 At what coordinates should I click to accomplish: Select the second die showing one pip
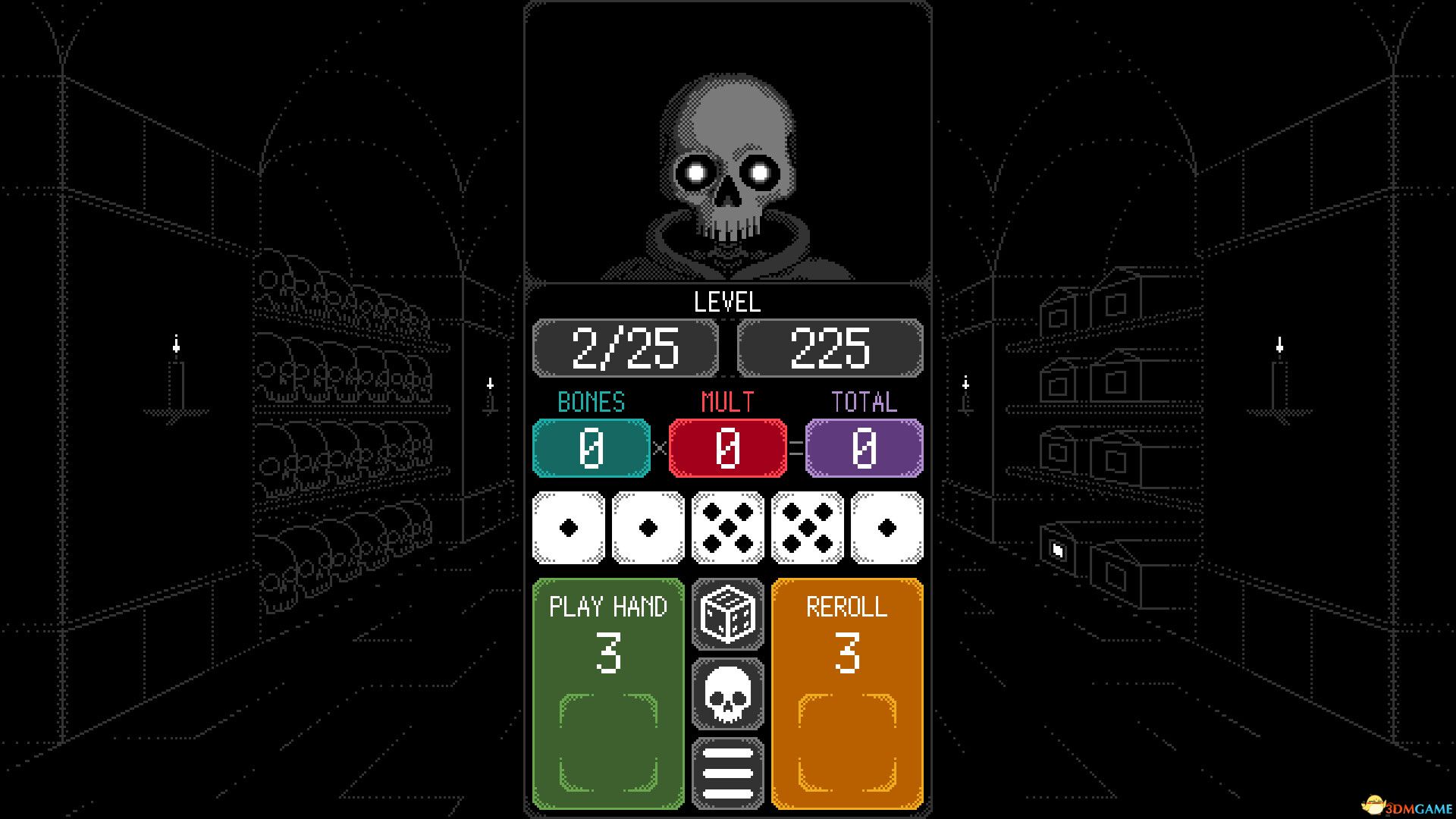click(648, 526)
